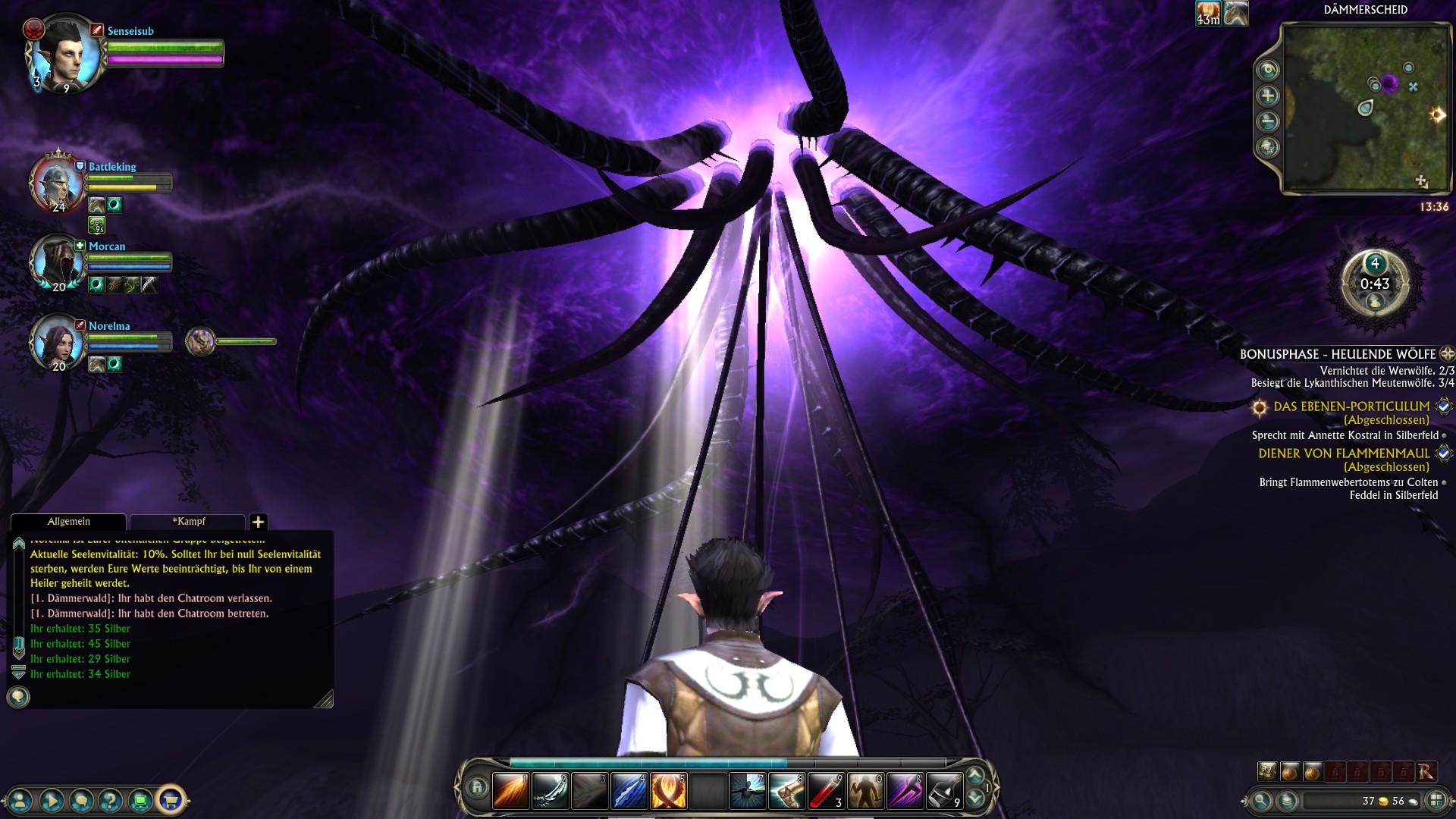Screen dimensions: 1456x819
Task: Select the Allgemein chat tab
Action: coord(68,522)
